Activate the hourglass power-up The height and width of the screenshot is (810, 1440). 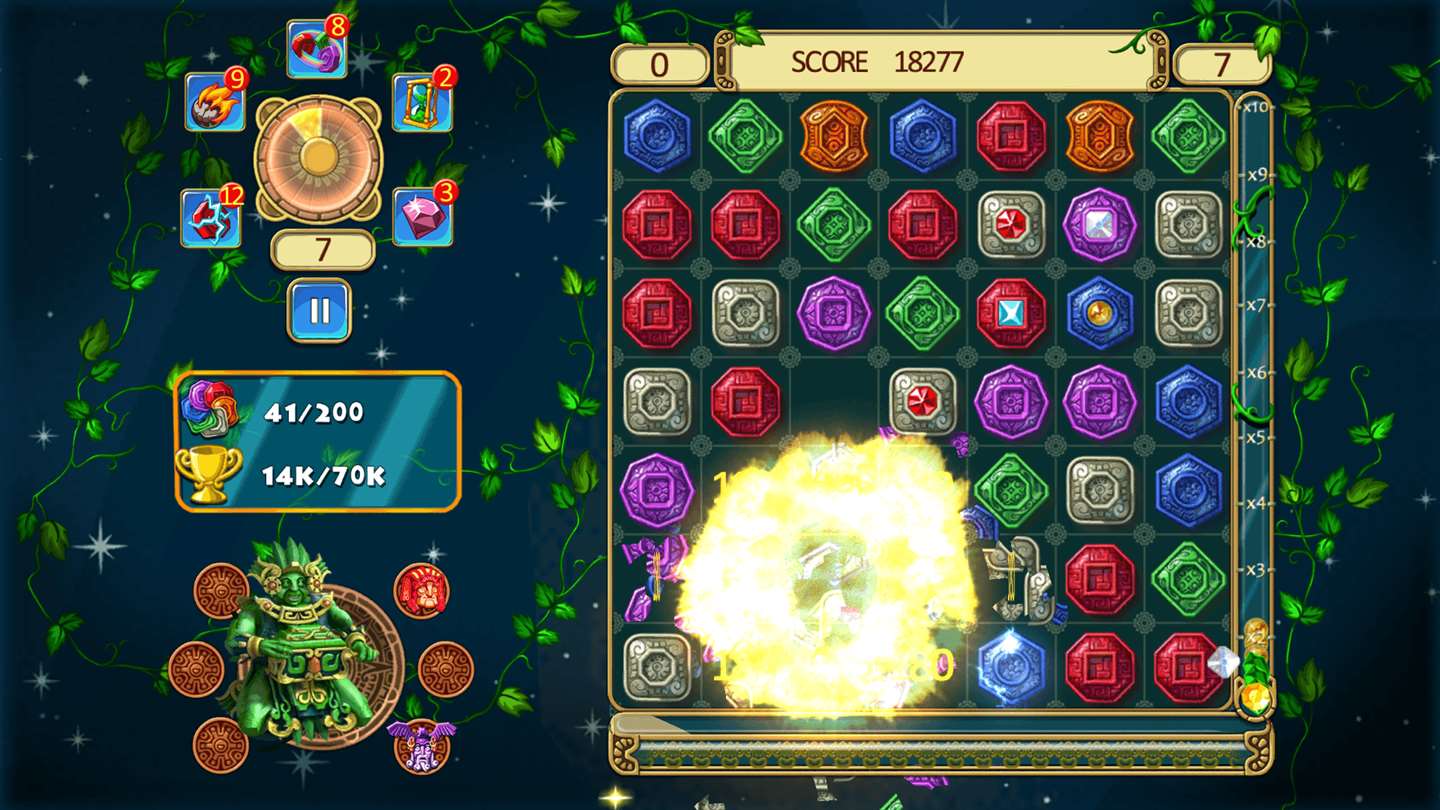422,102
